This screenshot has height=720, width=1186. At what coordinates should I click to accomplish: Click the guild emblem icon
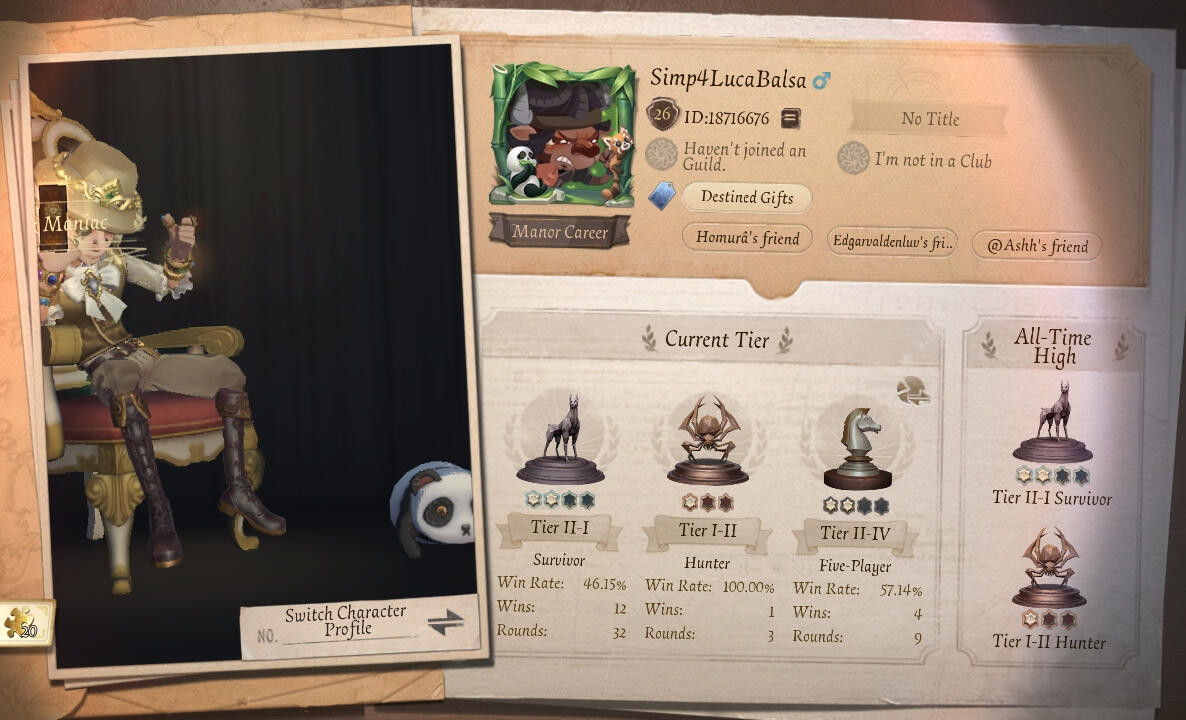pyautogui.click(x=661, y=154)
